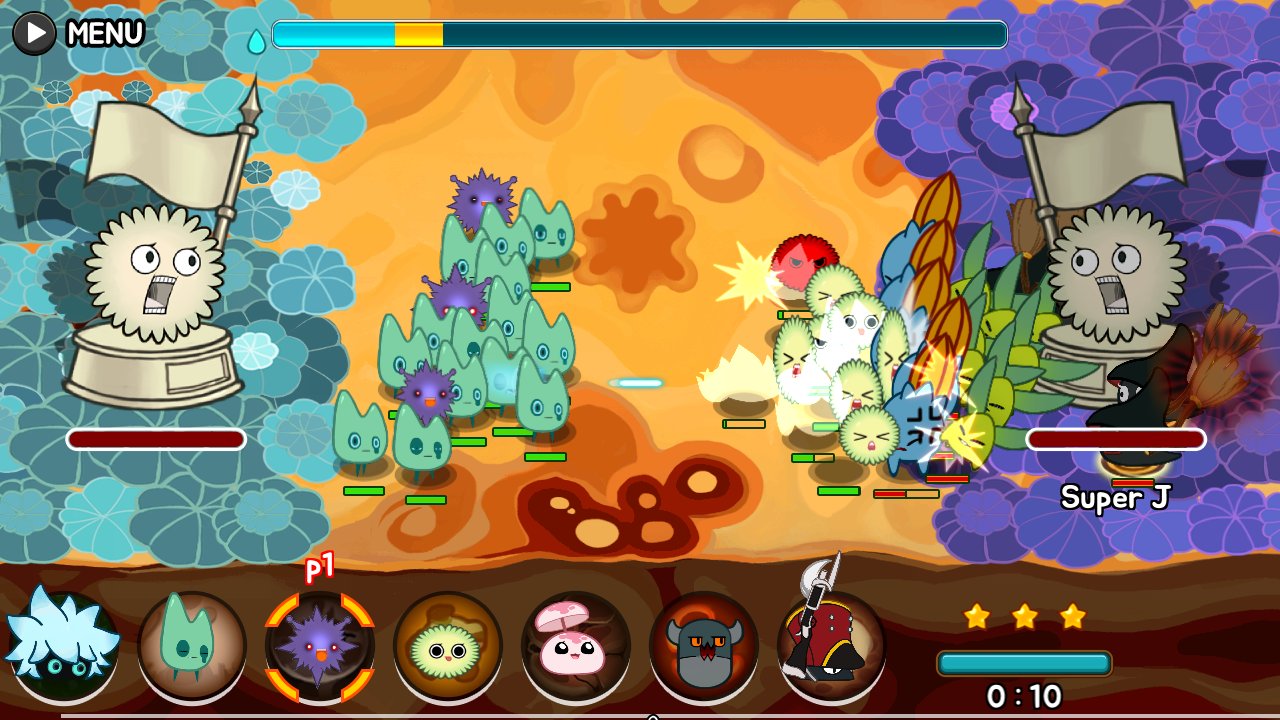The image size is (1280, 720).
Task: Choose the purple spiky urchin unit
Action: click(320, 645)
